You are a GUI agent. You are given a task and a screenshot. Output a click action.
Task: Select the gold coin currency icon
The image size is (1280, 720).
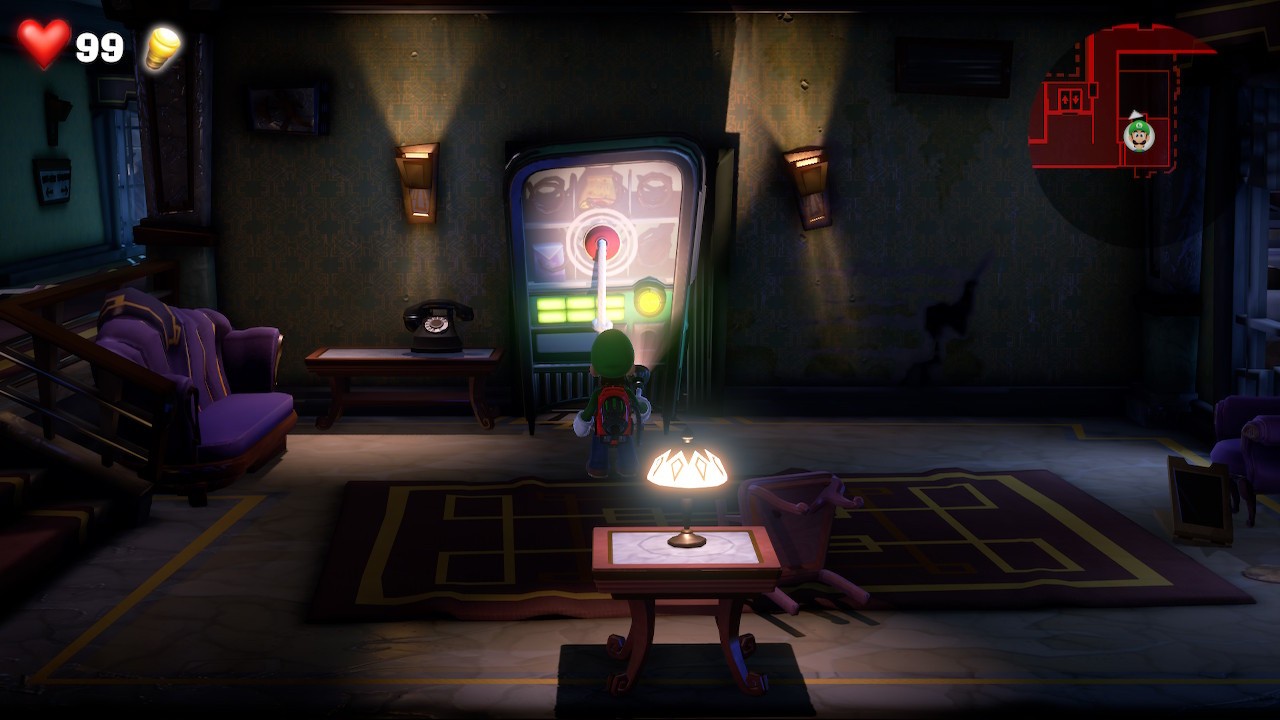click(160, 46)
